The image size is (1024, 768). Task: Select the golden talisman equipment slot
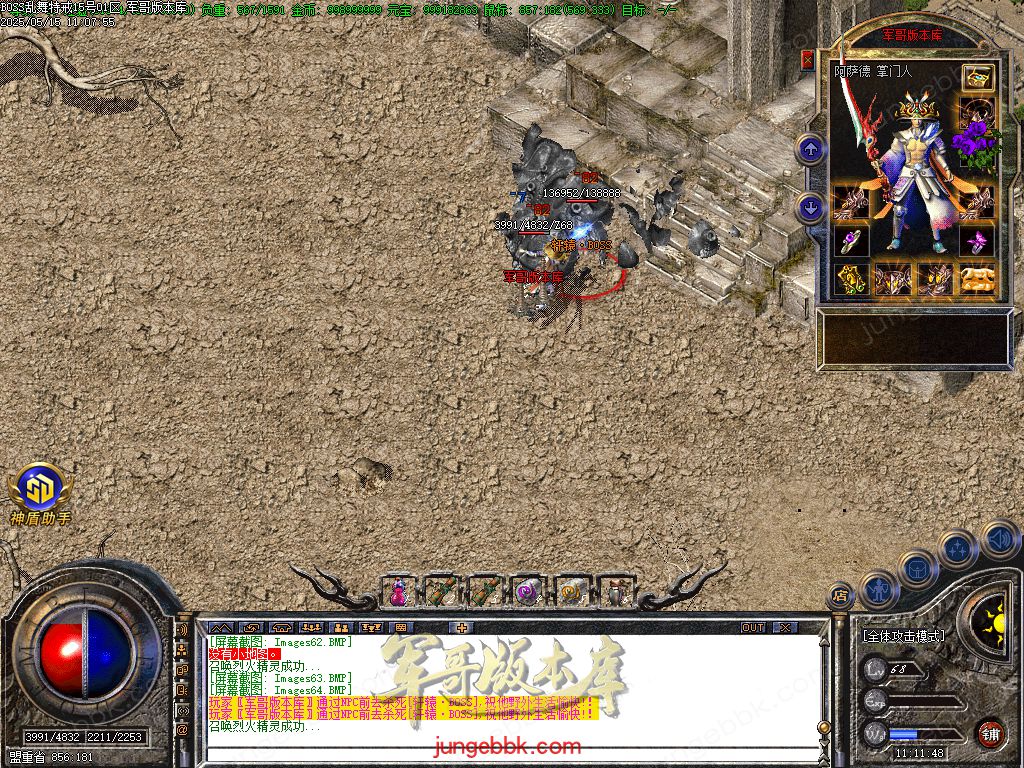pyautogui.click(x=850, y=279)
